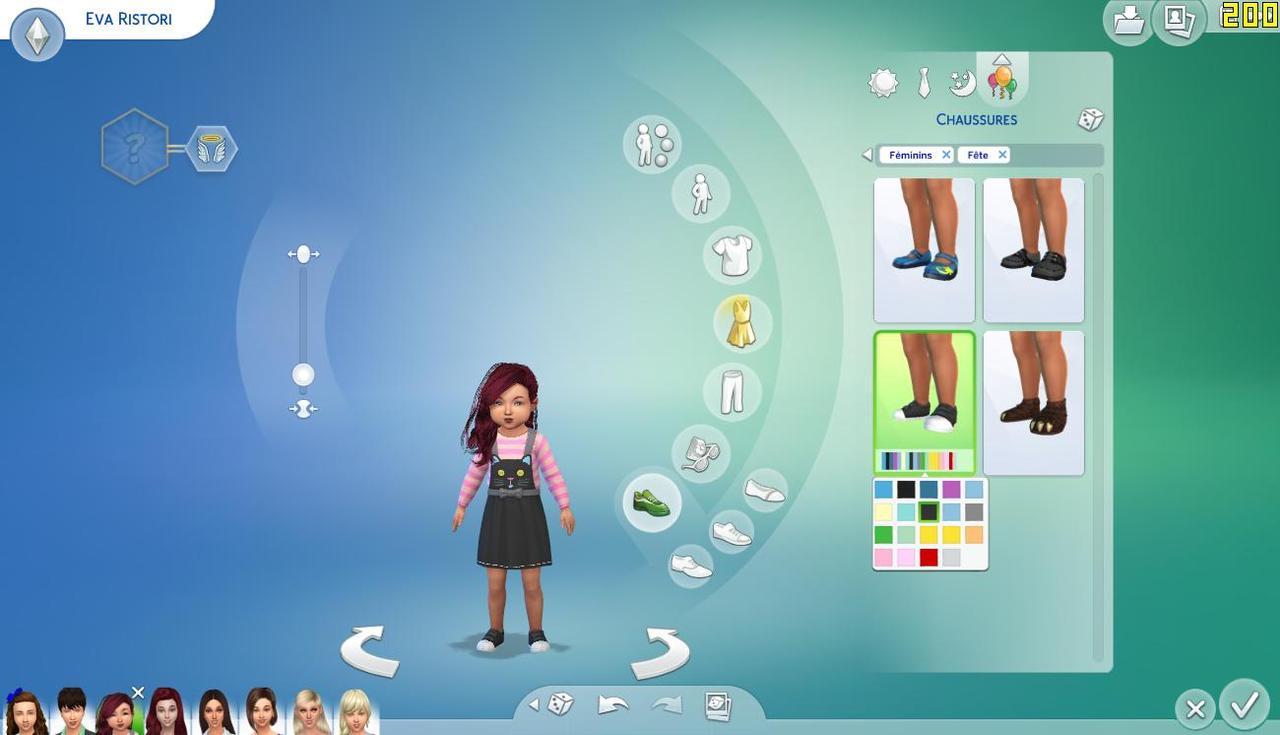
Task: Open the bottoms category (white pants)
Action: click(732, 391)
